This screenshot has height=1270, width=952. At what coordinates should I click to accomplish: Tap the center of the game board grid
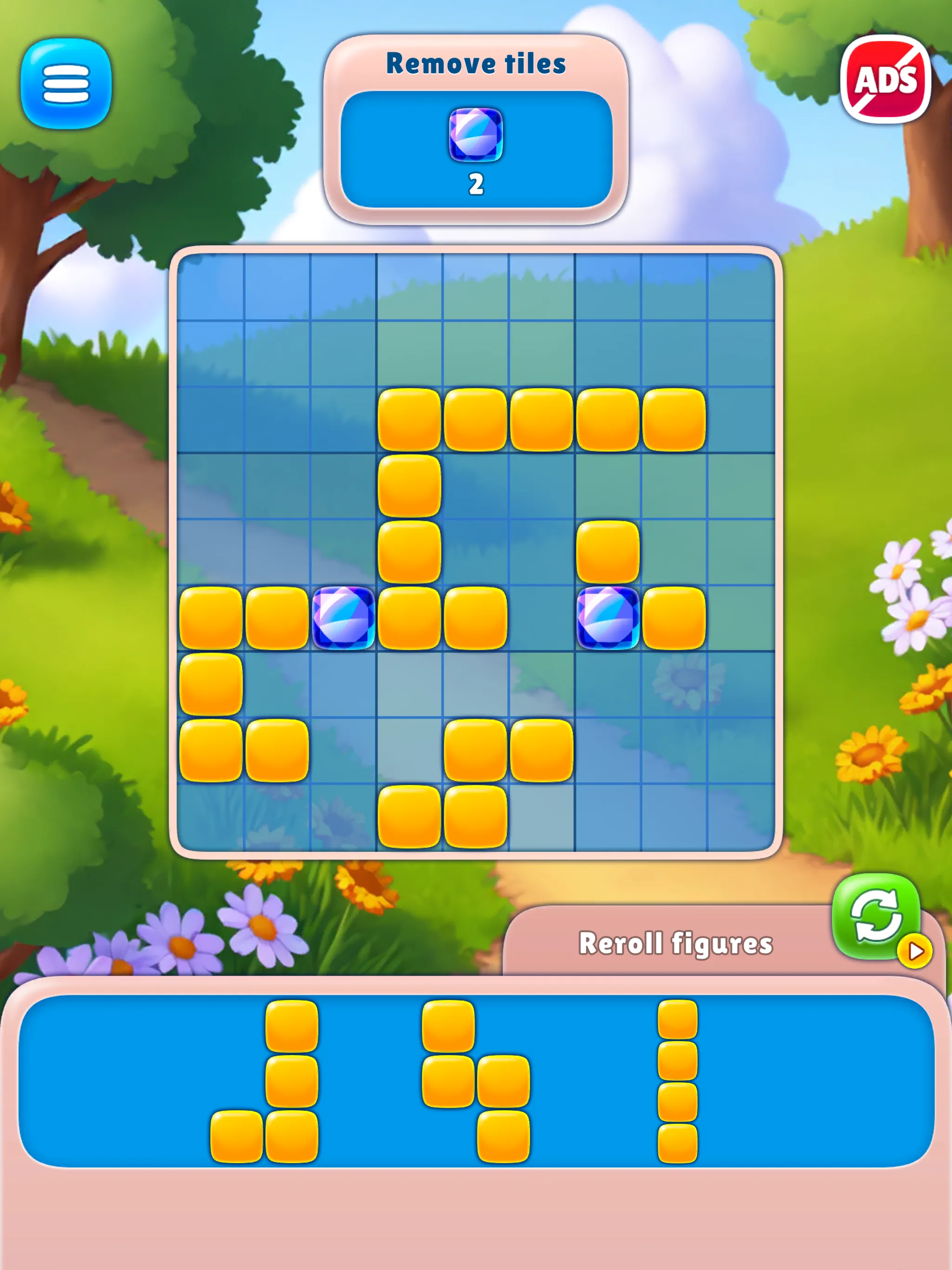476,551
